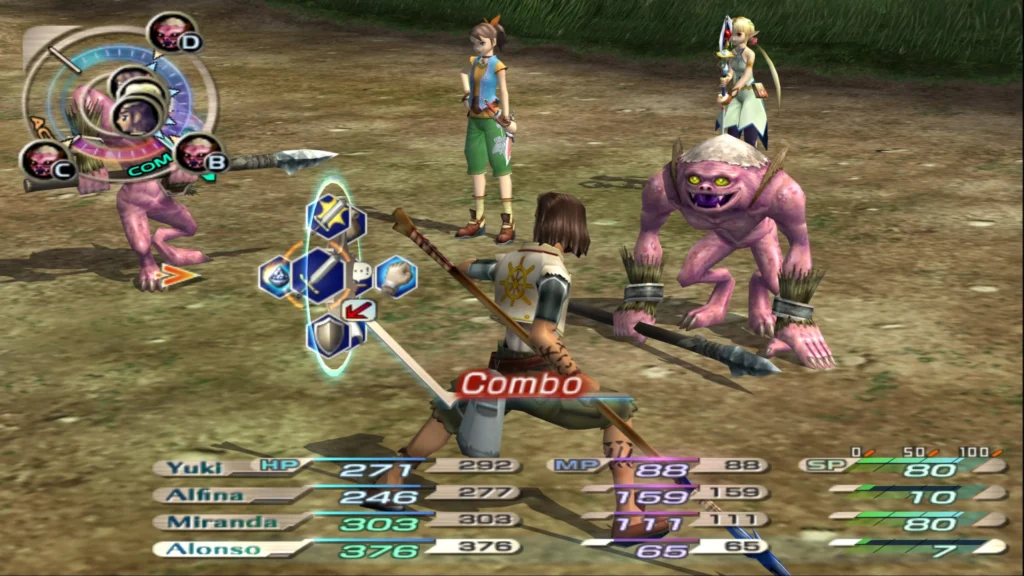This screenshot has width=1024, height=576.
Task: Select the shield Defend command
Action: [x=329, y=336]
